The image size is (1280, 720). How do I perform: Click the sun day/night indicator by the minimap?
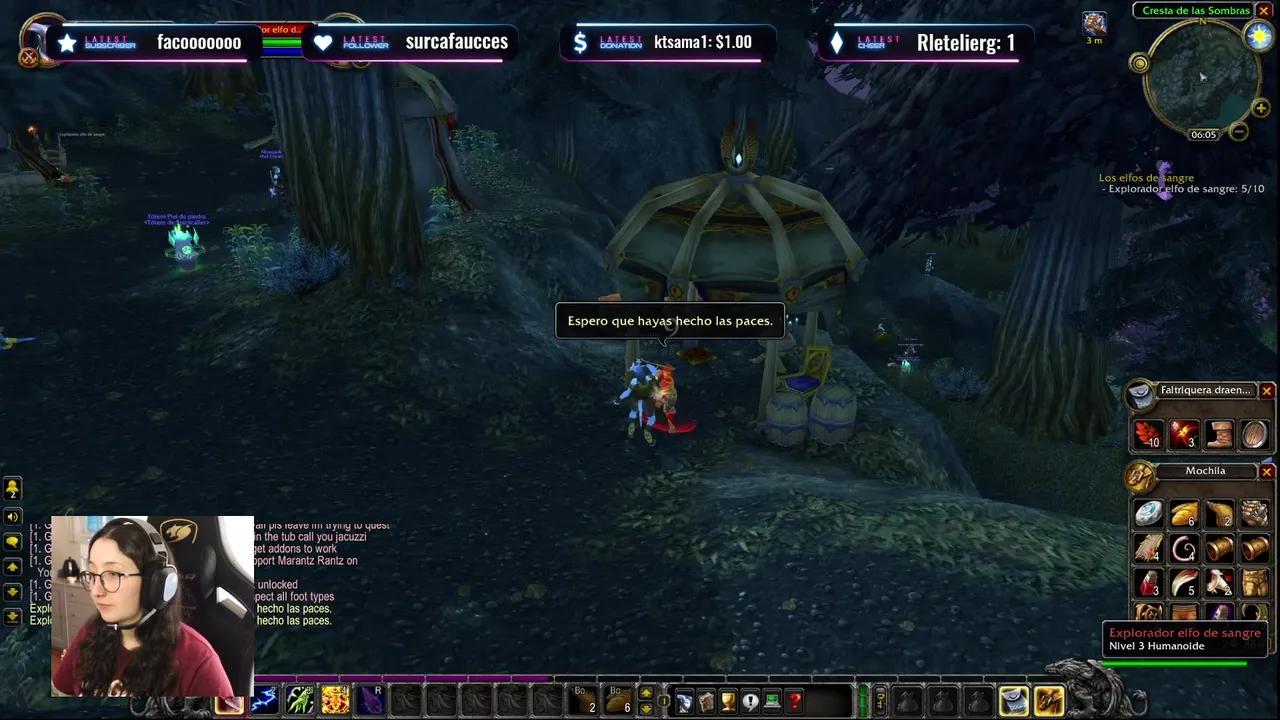(x=1259, y=35)
